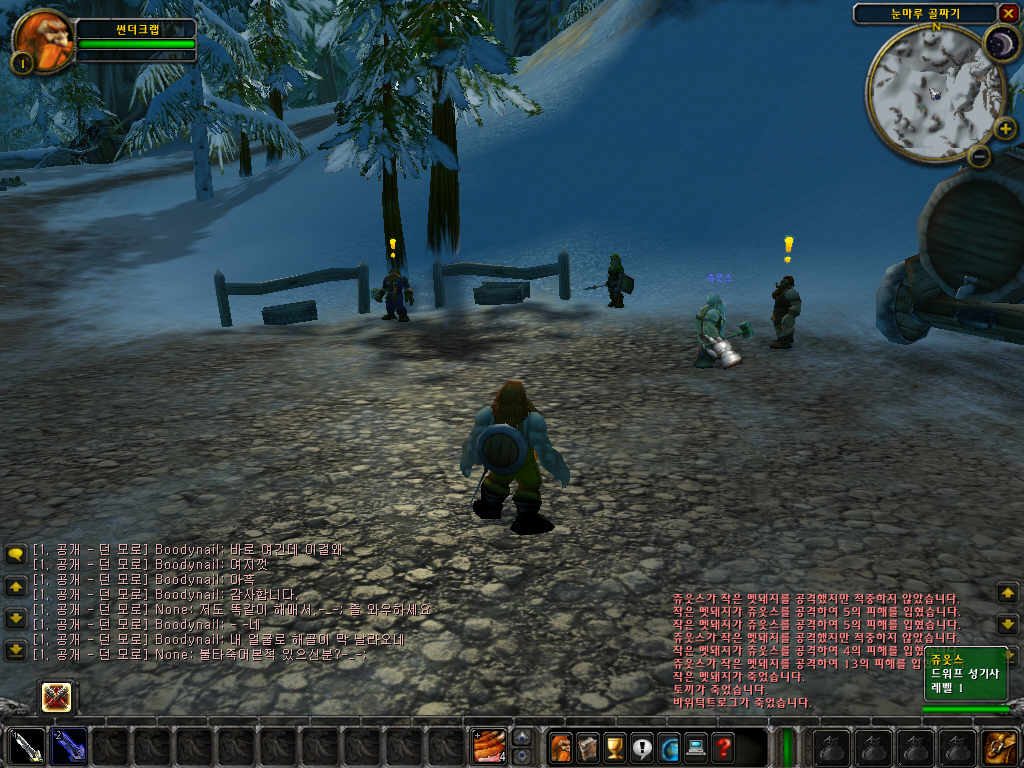The image size is (1024, 768).
Task: Open the spellbook micro button
Action: point(587,747)
